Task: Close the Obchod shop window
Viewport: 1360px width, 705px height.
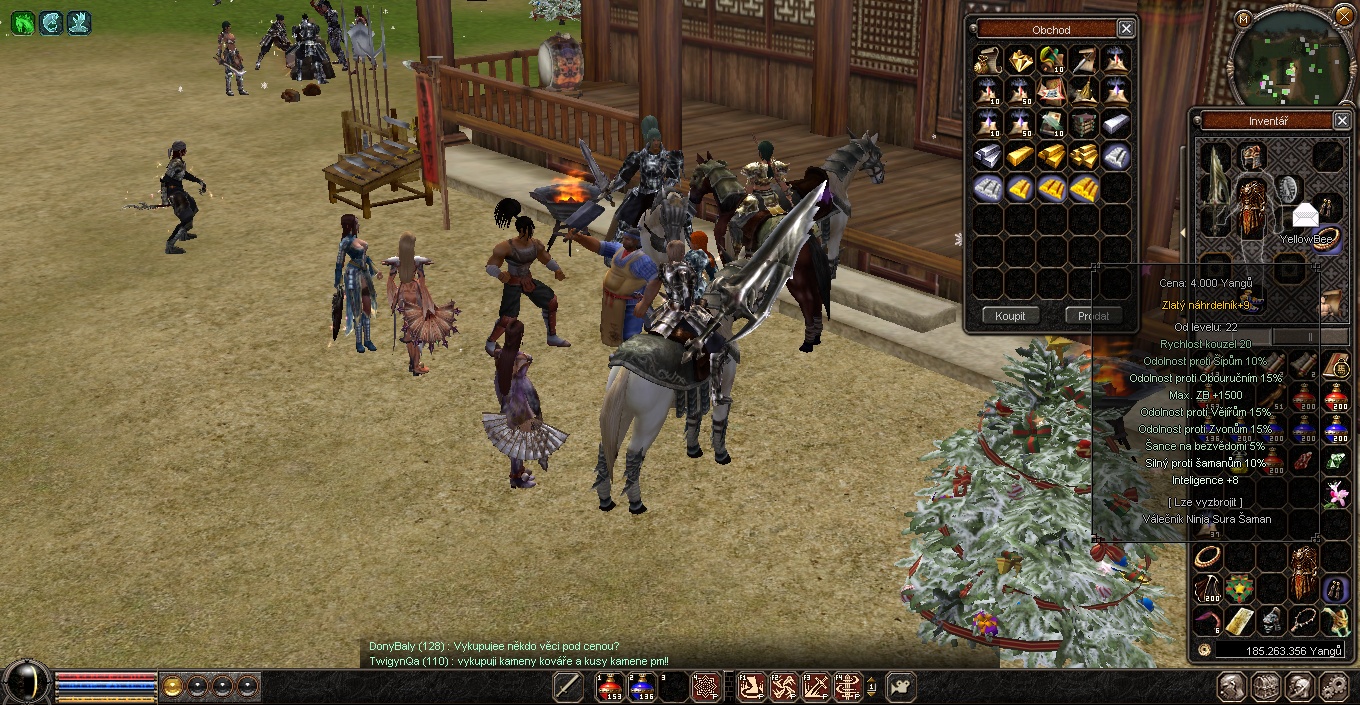Action: pyautogui.click(x=1126, y=29)
